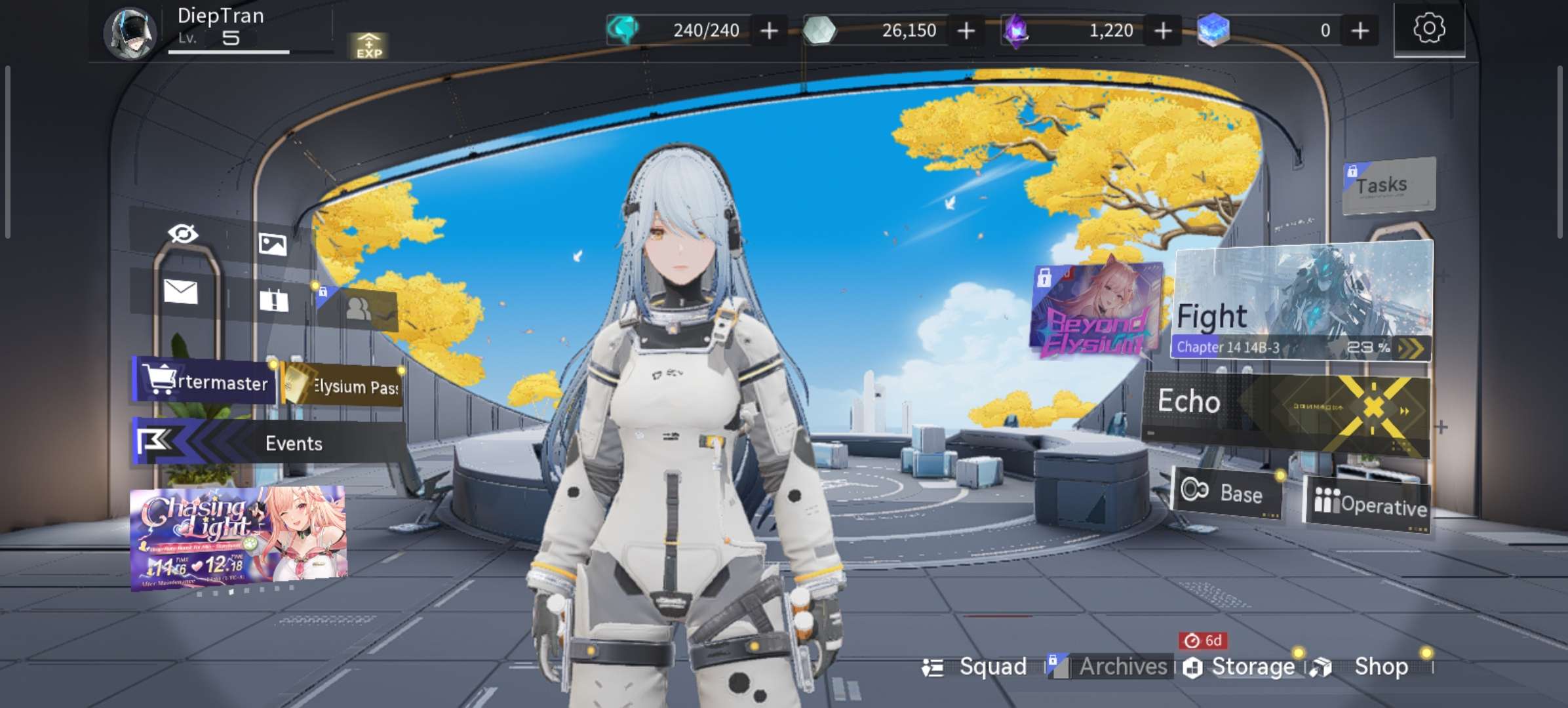Viewport: 1568px width, 708px height.
Task: Open the Echo mode panel
Action: pyautogui.click(x=1285, y=410)
